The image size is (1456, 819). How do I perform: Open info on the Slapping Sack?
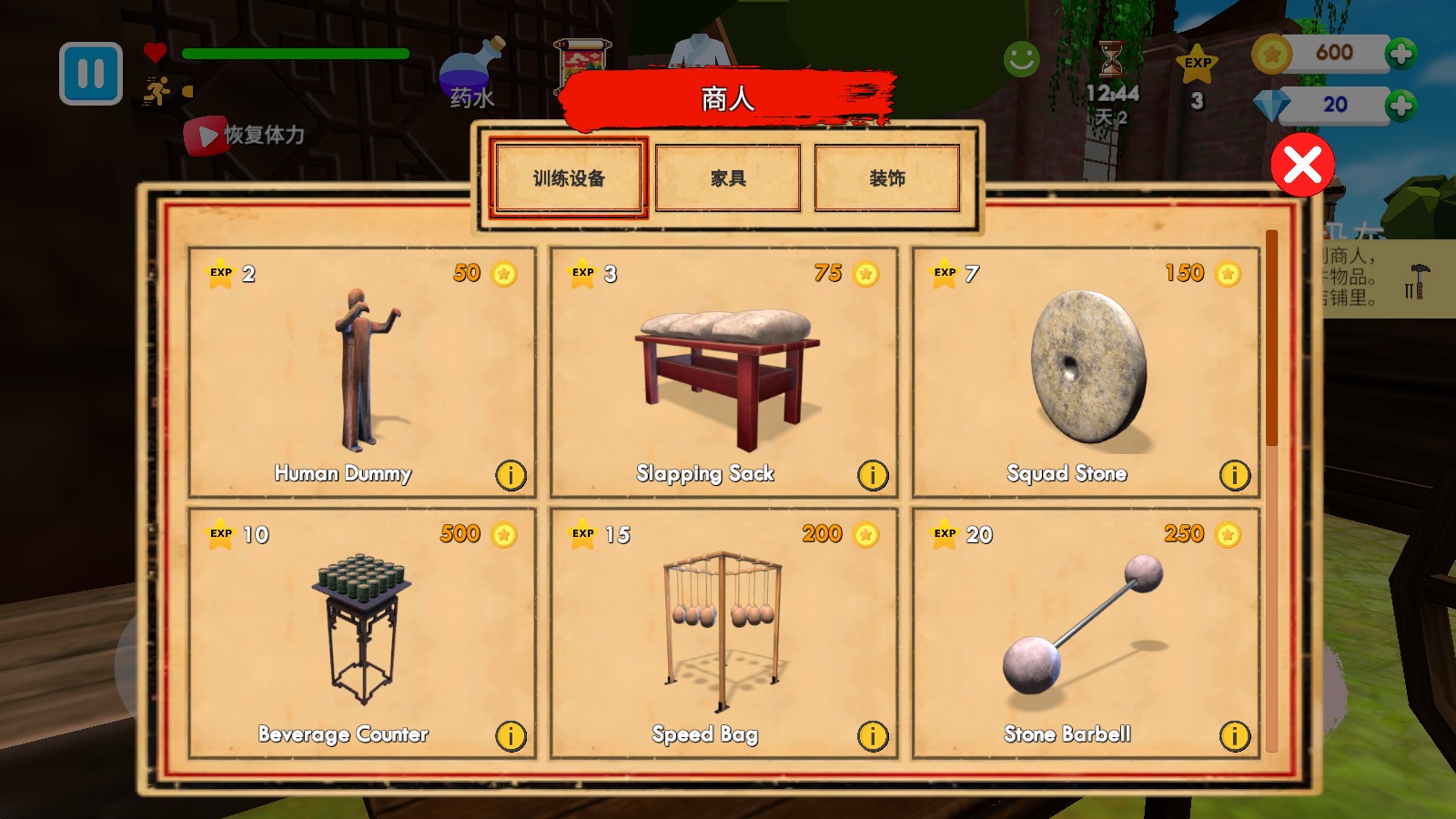click(873, 475)
